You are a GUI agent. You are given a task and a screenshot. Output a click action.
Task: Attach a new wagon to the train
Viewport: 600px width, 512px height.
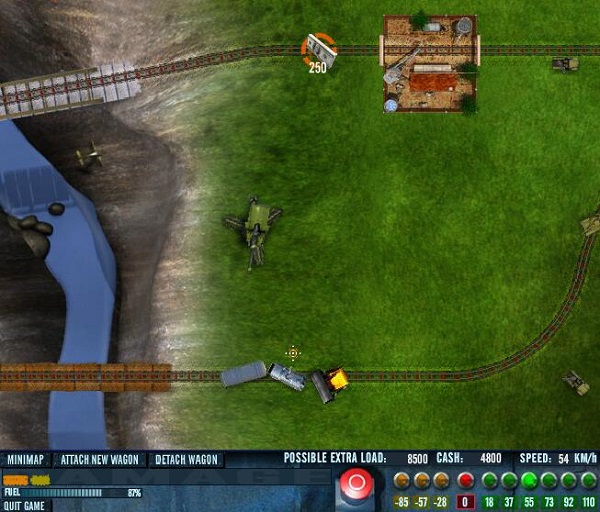pyautogui.click(x=100, y=460)
